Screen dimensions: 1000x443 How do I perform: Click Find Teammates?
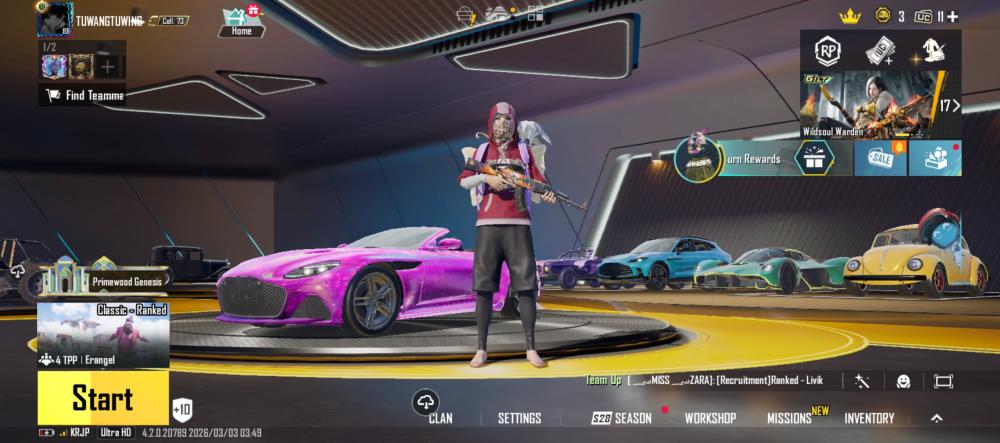[84, 96]
